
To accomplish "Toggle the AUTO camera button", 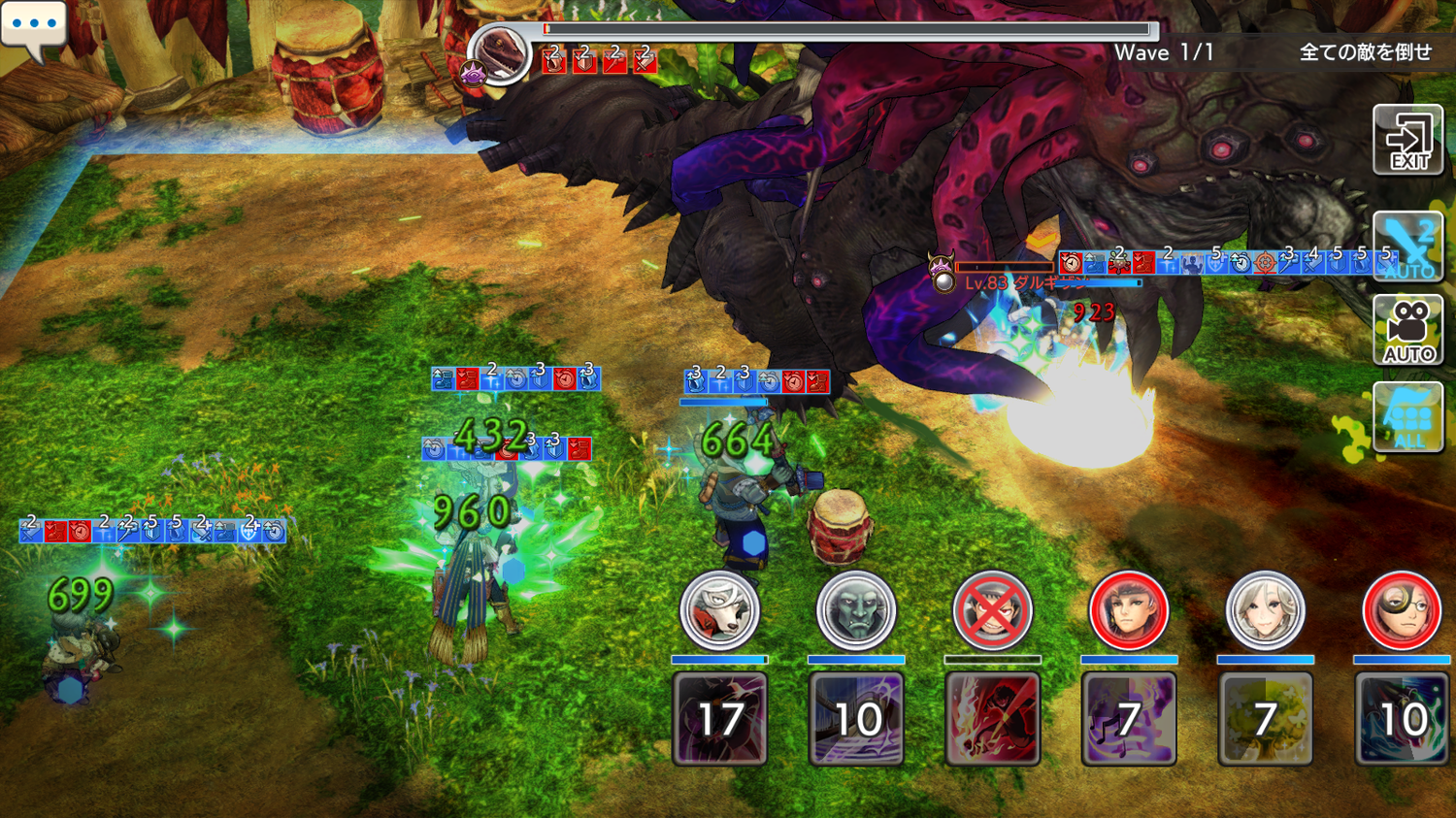I will 1407,331.
